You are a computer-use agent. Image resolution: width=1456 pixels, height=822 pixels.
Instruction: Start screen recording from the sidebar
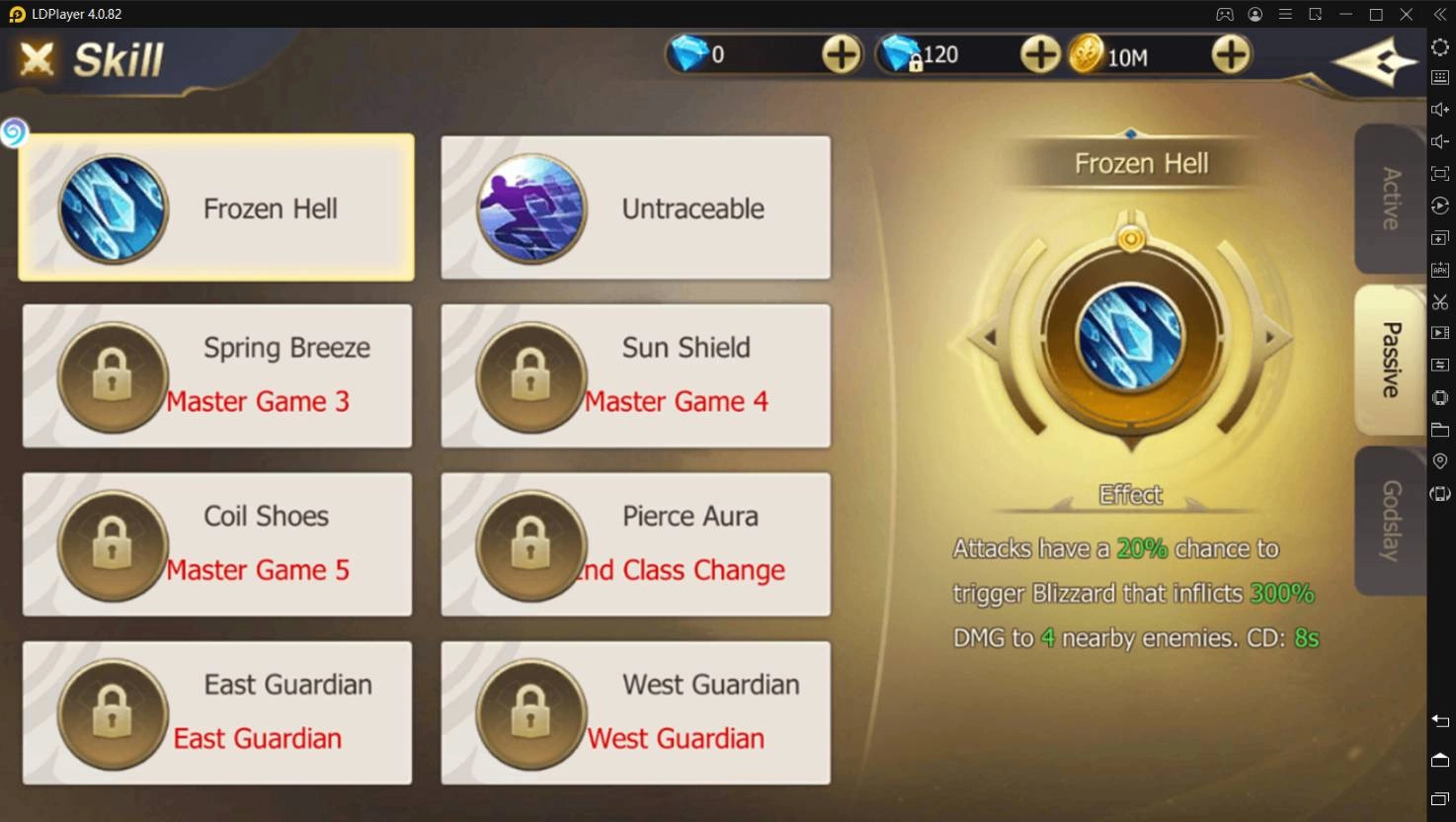pyautogui.click(x=1439, y=333)
